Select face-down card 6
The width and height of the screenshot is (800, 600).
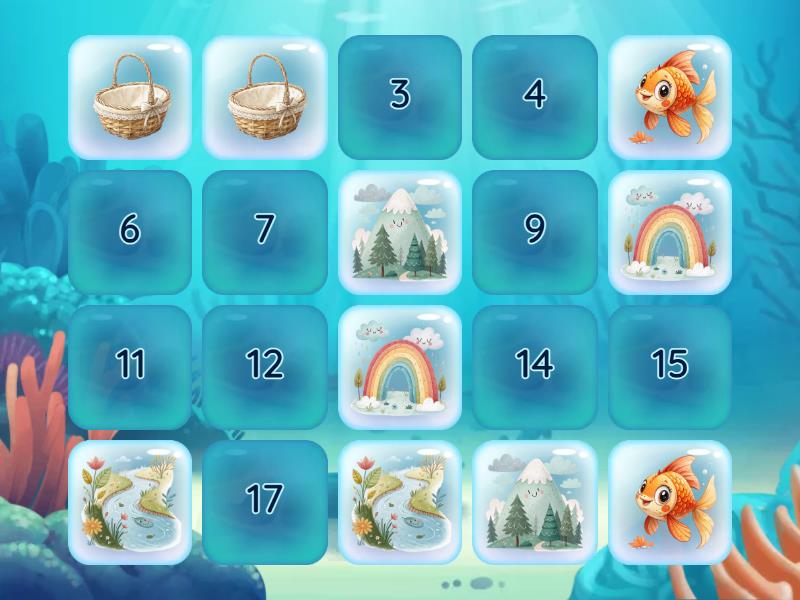tap(130, 232)
